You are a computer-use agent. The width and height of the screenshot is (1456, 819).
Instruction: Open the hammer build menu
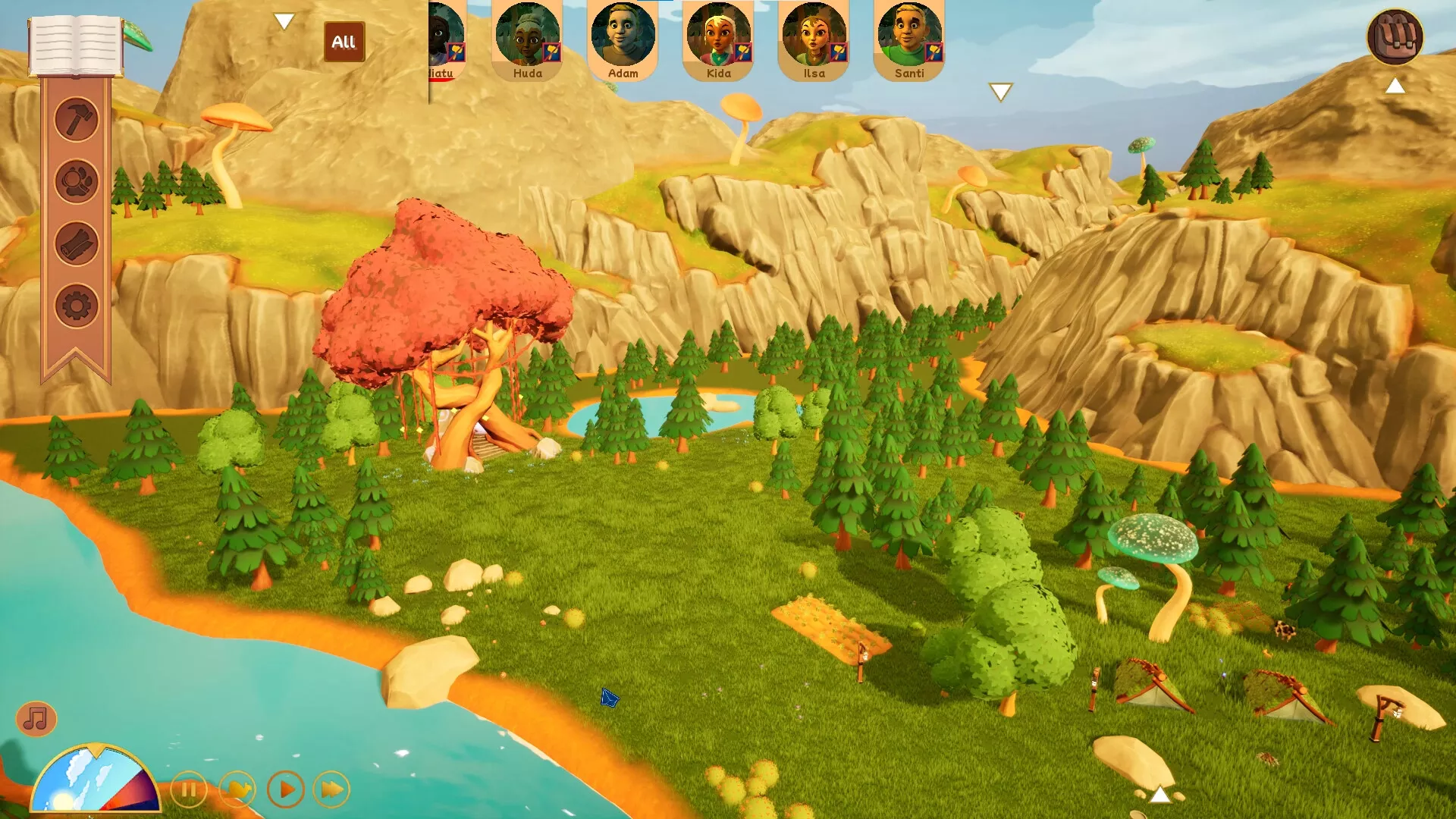(x=77, y=119)
